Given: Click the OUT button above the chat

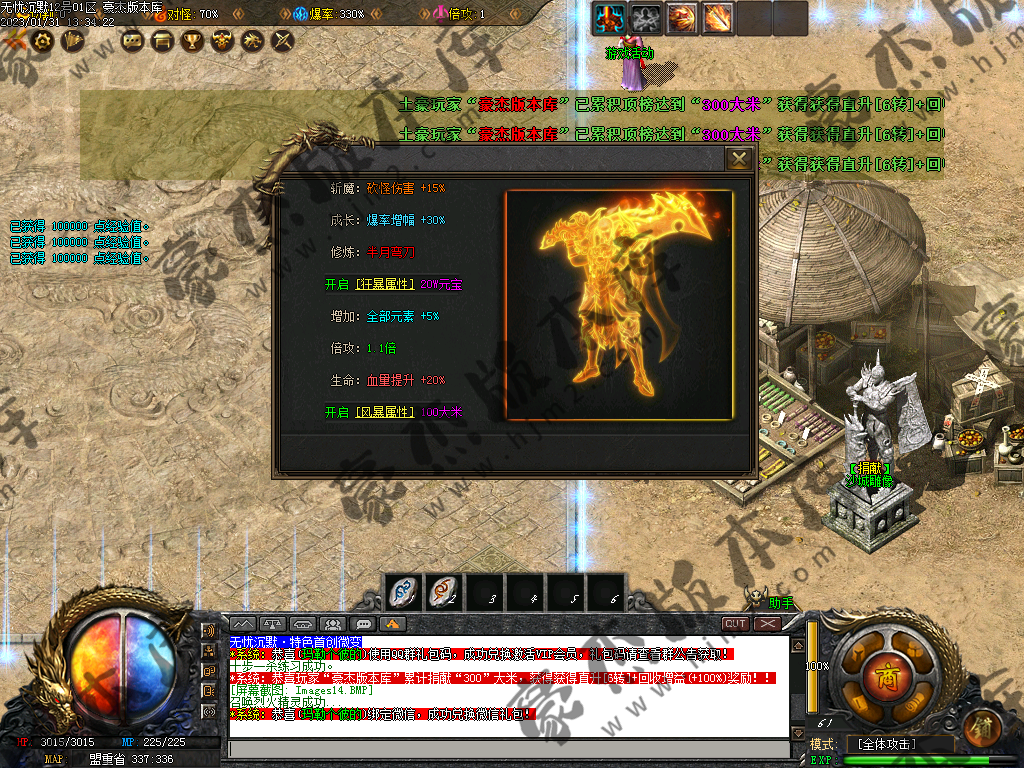Looking at the screenshot, I should 735,623.
